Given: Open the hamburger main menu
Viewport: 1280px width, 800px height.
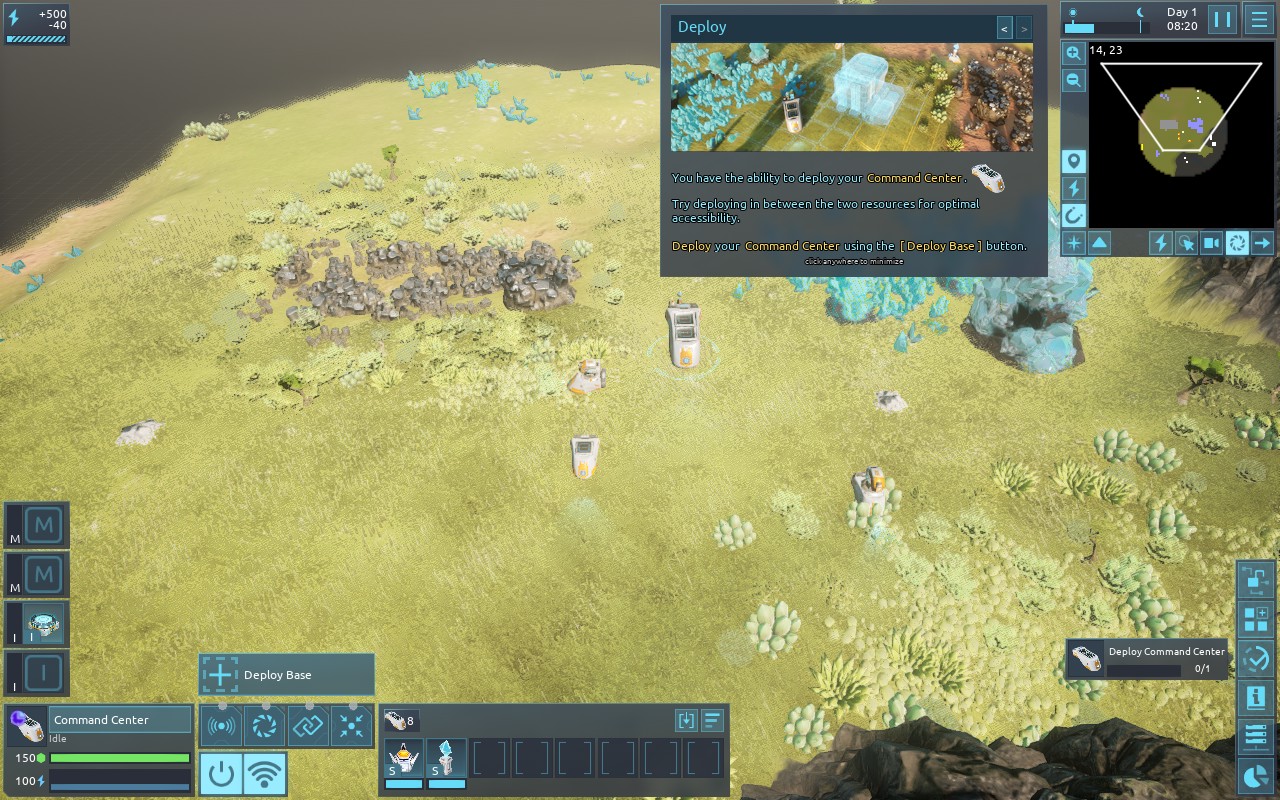Looking at the screenshot, I should tap(1258, 19).
